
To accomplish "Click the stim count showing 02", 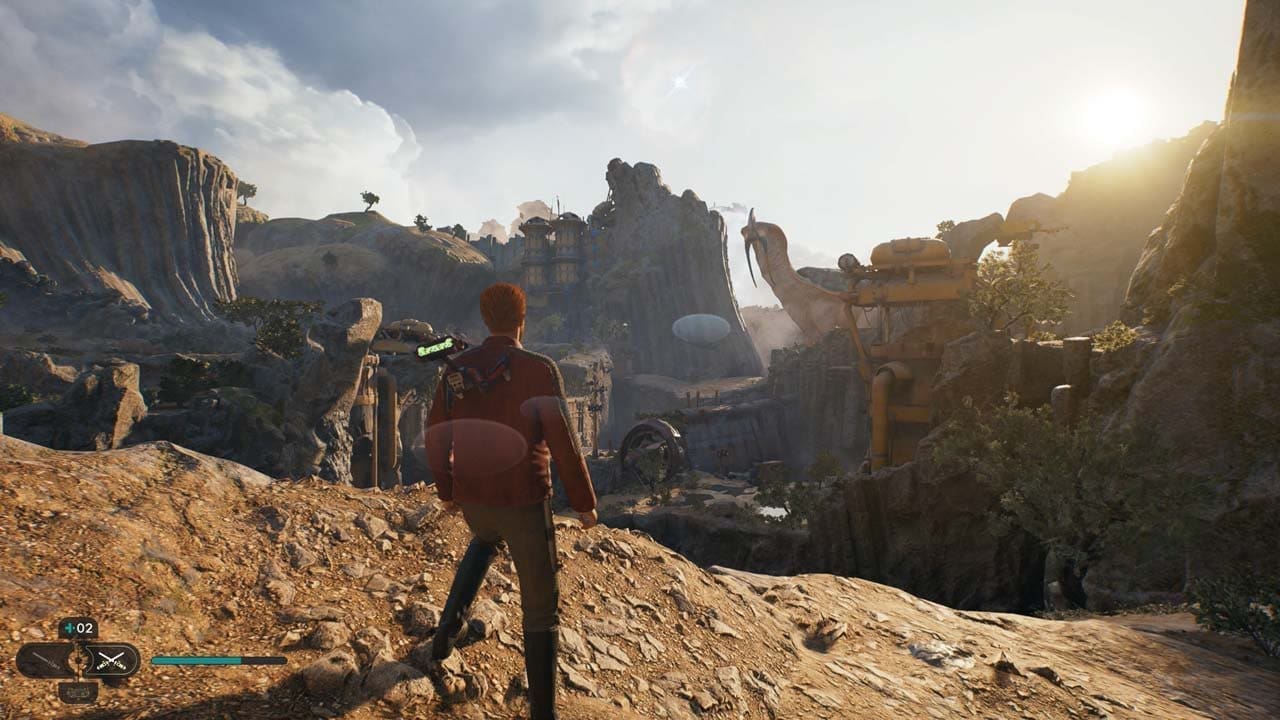I will pos(84,628).
